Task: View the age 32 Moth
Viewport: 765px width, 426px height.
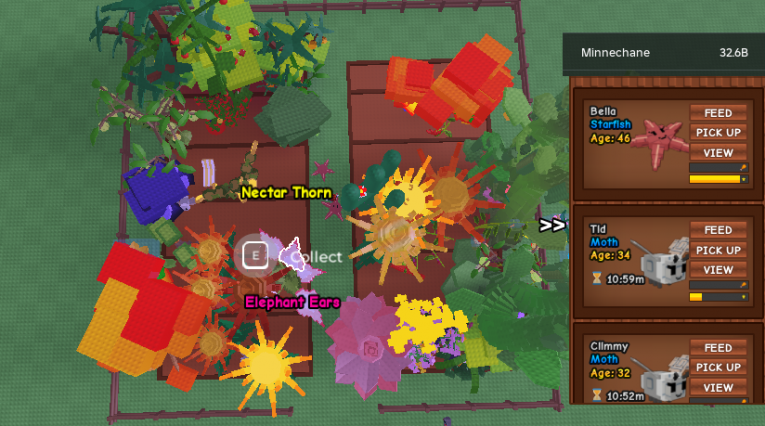Action: click(718, 387)
